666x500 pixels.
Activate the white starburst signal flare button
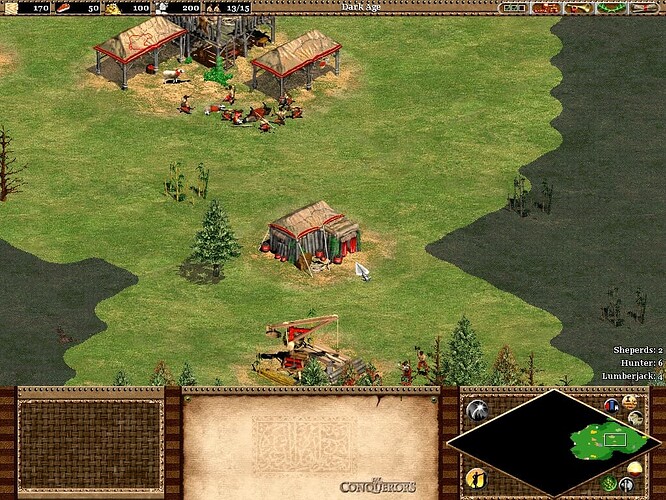477,409
